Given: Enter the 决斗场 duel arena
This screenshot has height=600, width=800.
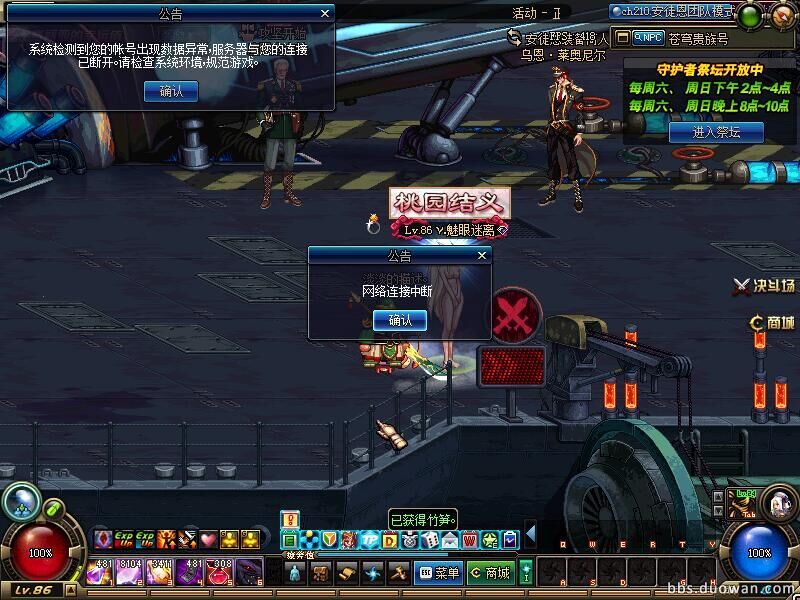Looking at the screenshot, I should (x=766, y=285).
